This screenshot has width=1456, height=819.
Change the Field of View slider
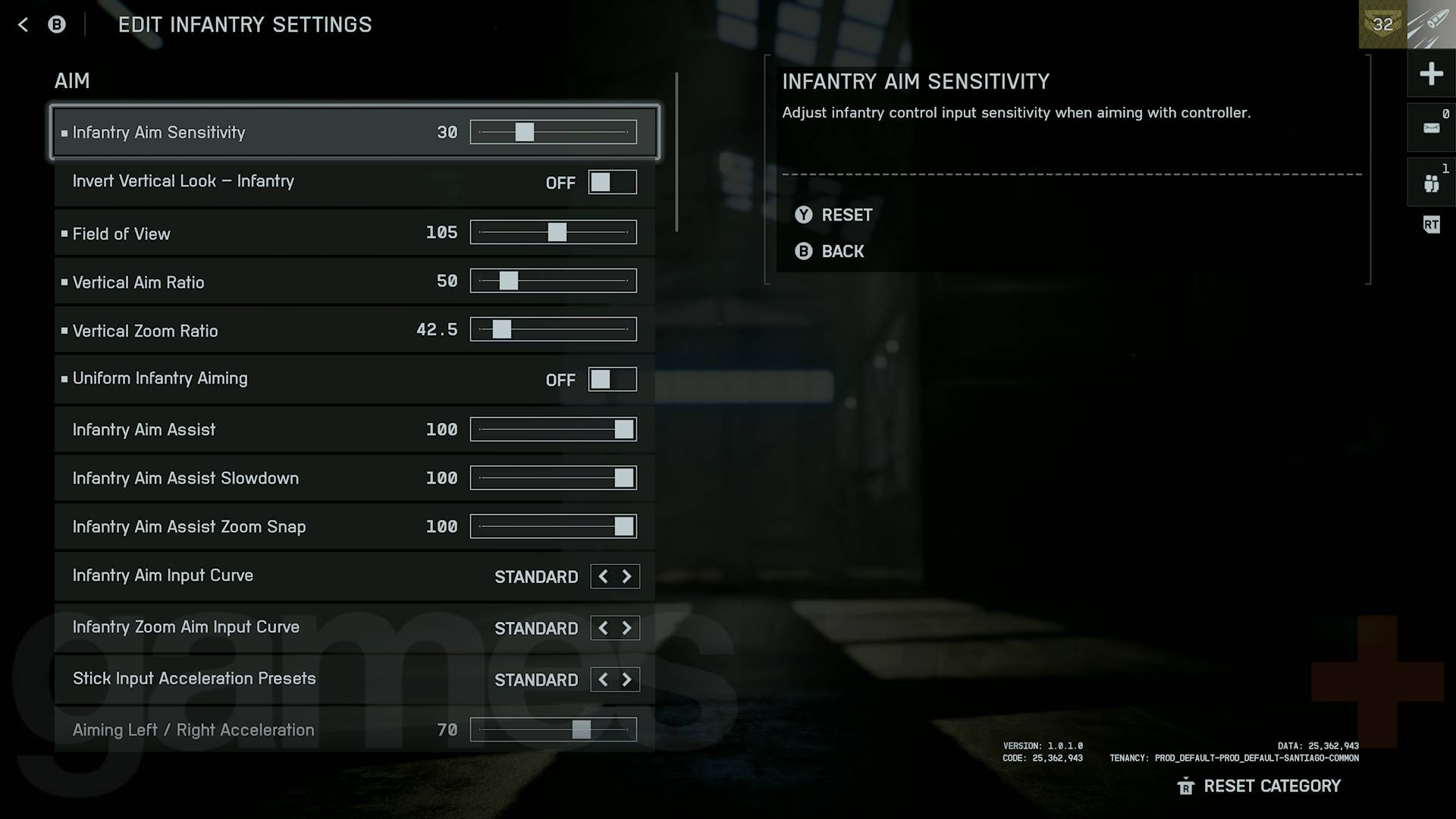(557, 232)
